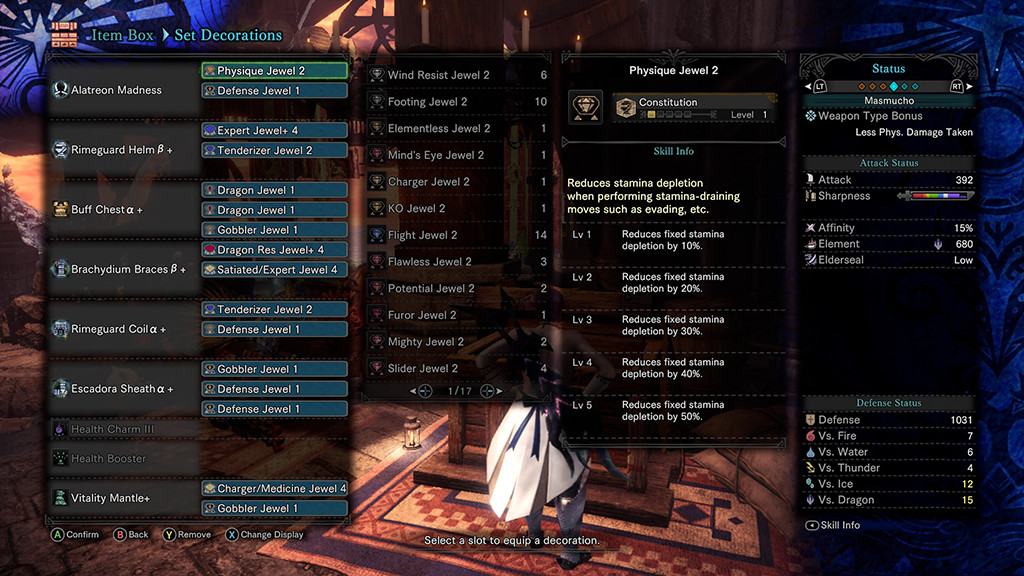Image resolution: width=1024 pixels, height=576 pixels.
Task: Select the Brachydium Braces β+ armor row
Action: coord(128,269)
